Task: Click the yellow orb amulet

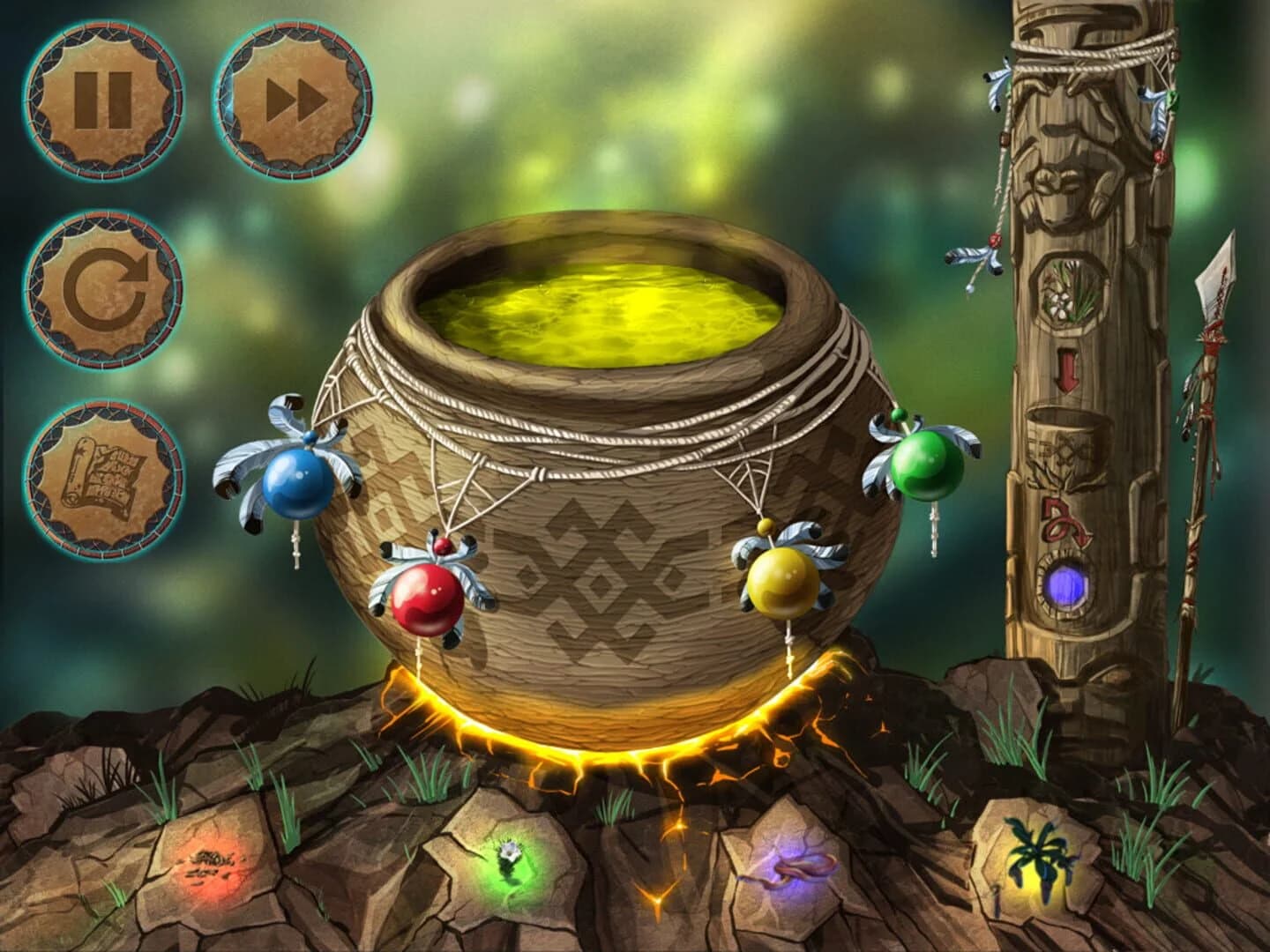Action: tap(783, 584)
